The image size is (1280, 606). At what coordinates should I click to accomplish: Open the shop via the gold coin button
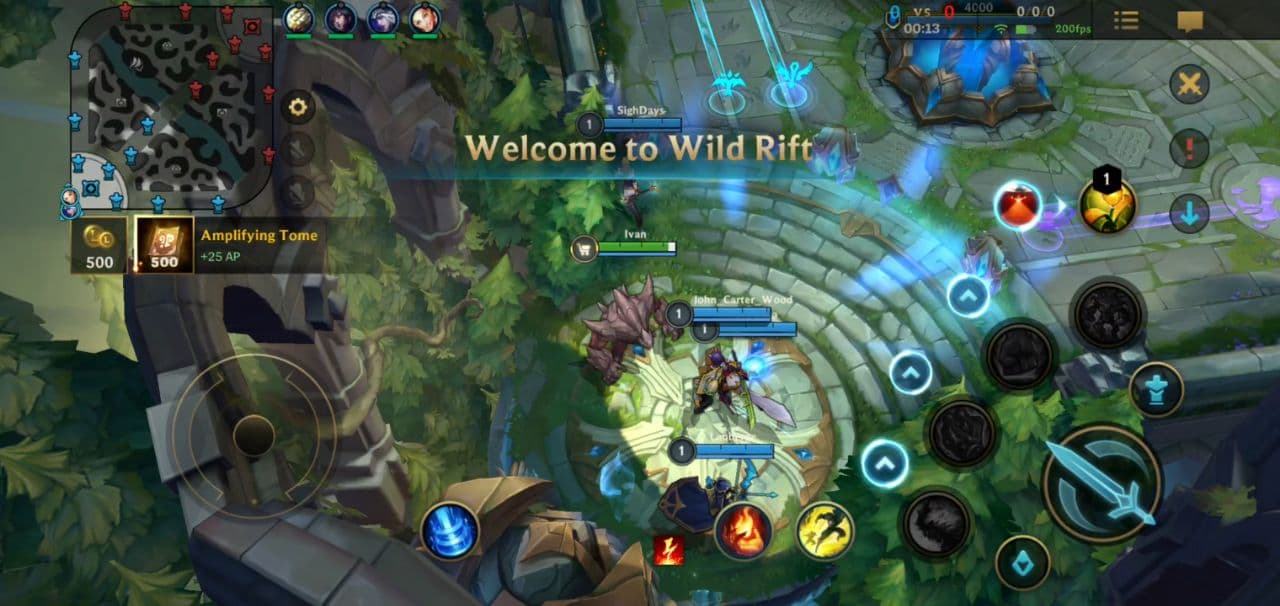99,245
